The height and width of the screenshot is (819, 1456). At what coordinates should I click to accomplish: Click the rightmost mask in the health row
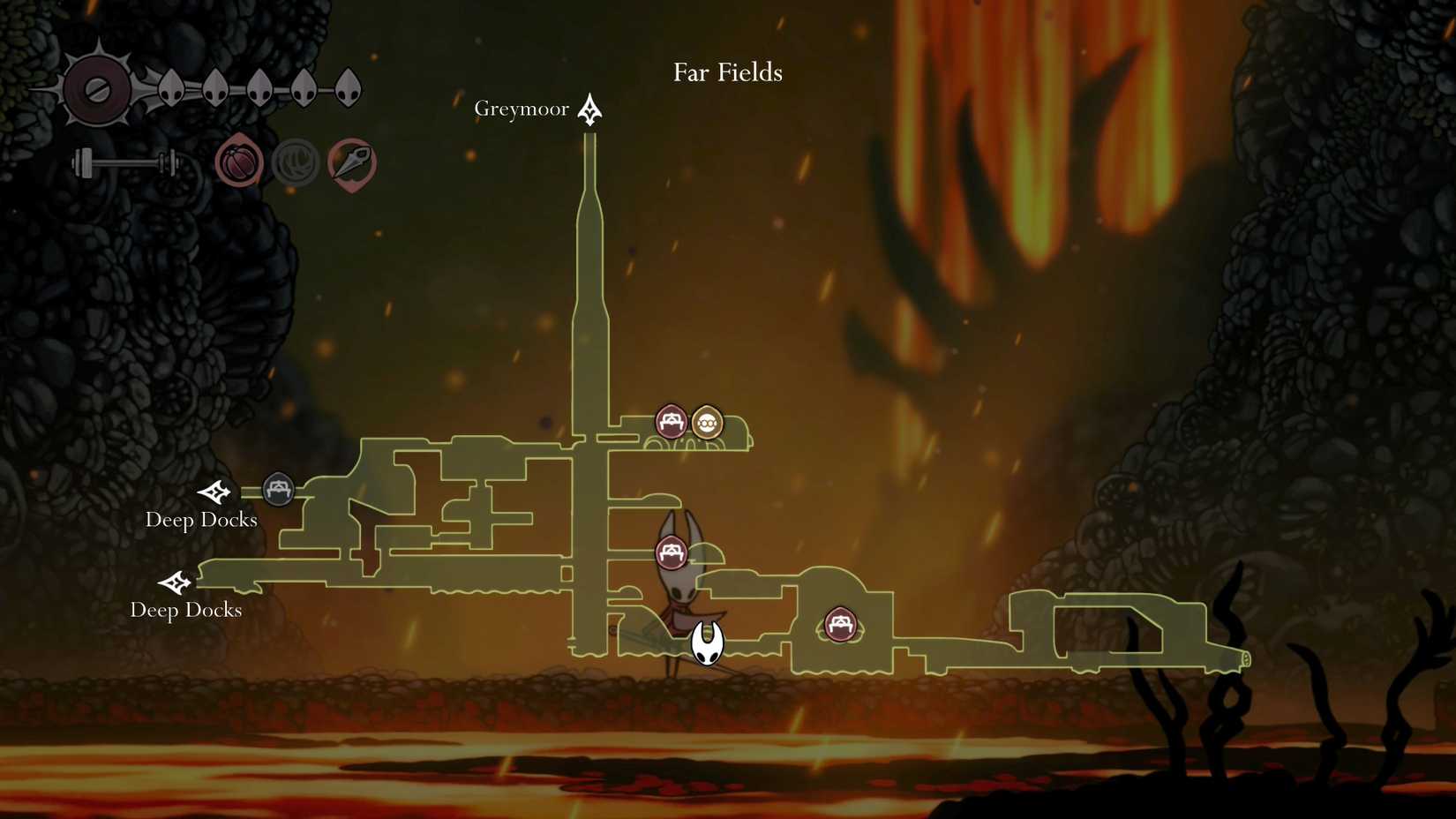point(344,87)
